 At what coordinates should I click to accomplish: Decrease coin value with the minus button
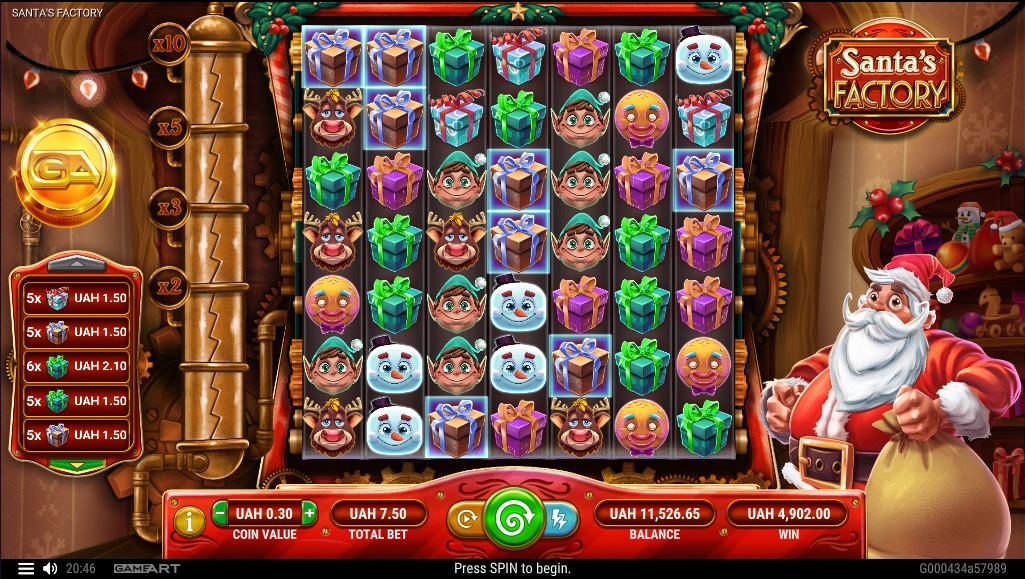tap(221, 514)
